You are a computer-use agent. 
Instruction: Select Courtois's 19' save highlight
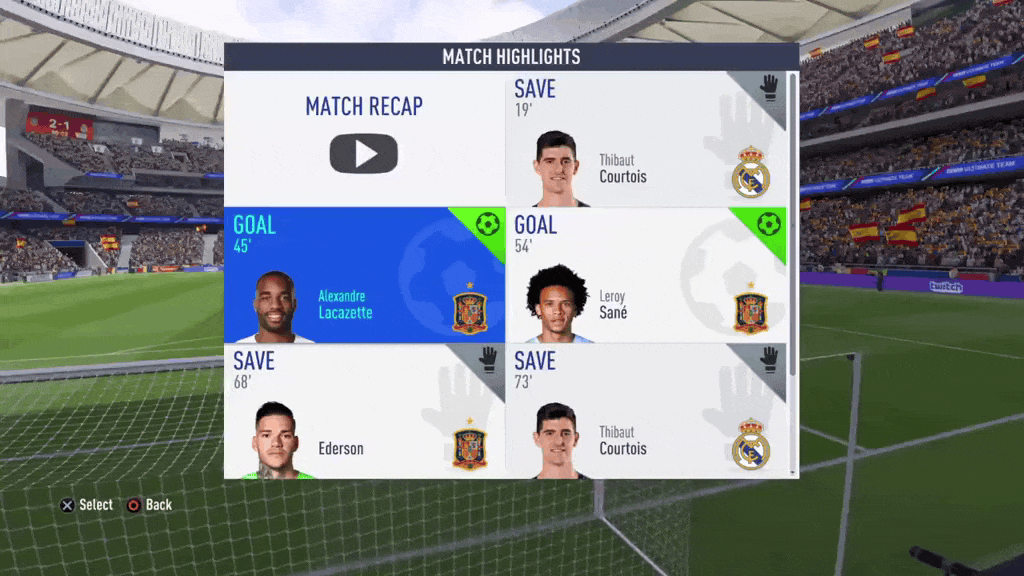pos(645,139)
